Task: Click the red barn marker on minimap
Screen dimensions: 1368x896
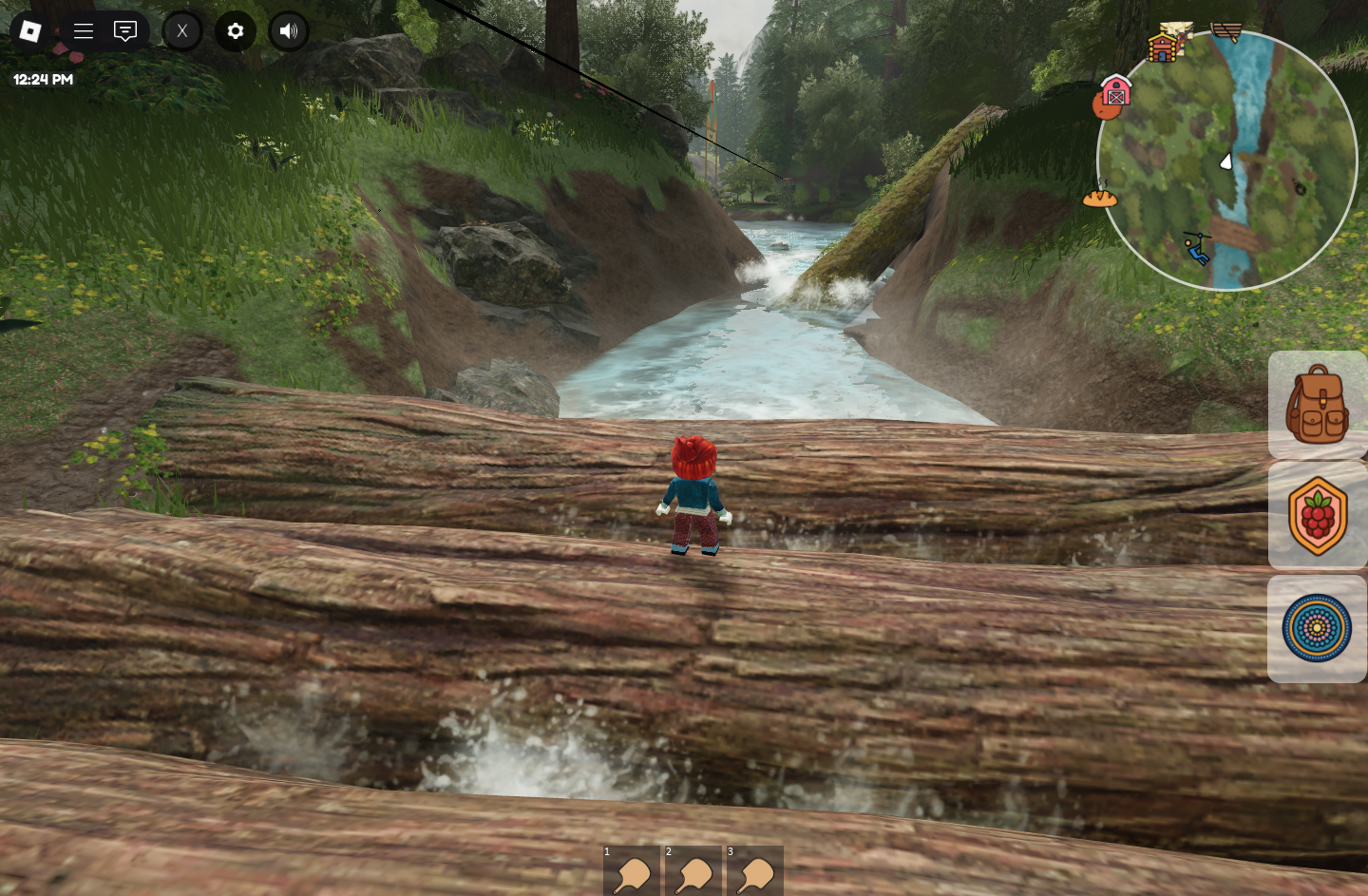Action: [x=1116, y=92]
